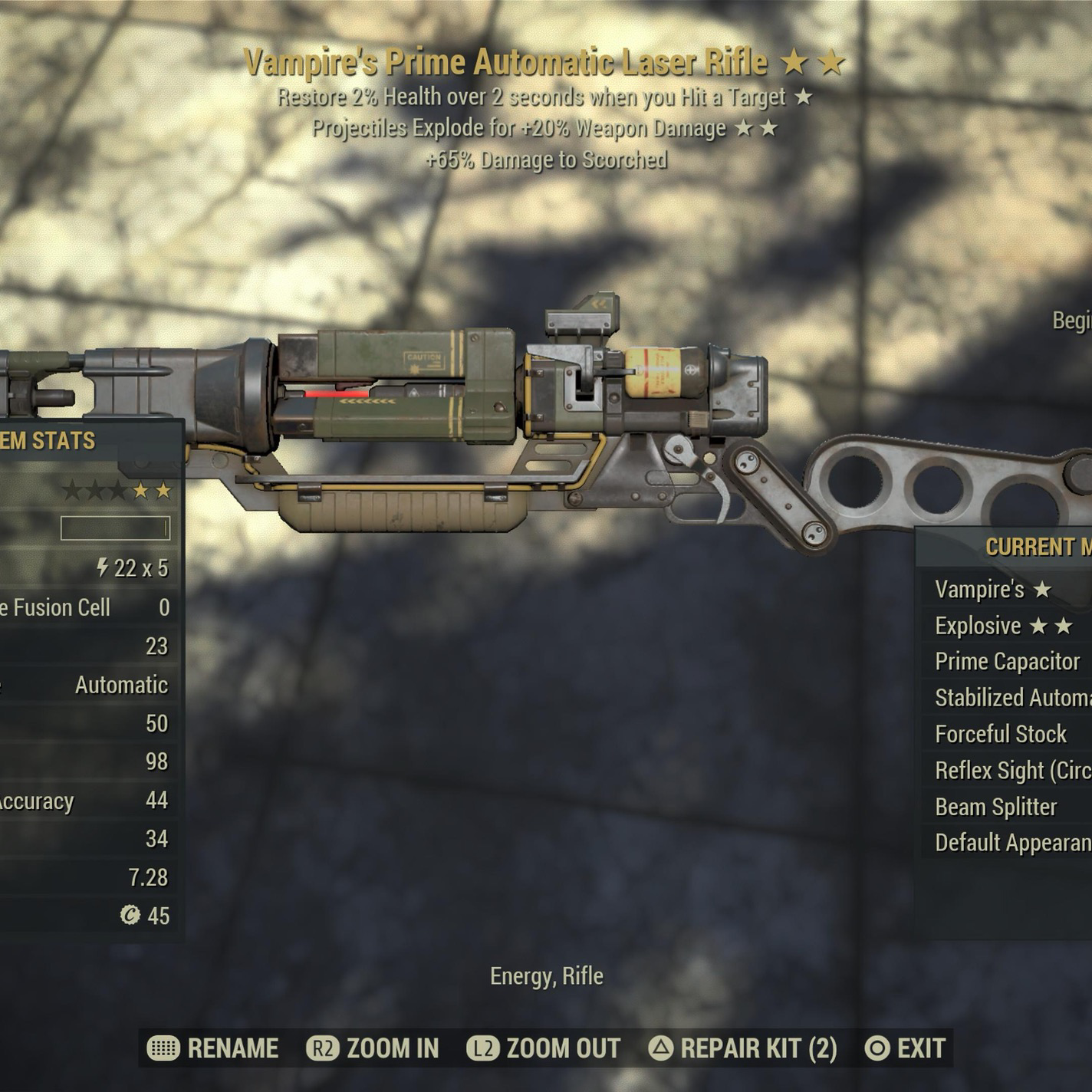Click the Beam Splitter mod entry
Screen dimensions: 1092x1092
coord(996,807)
